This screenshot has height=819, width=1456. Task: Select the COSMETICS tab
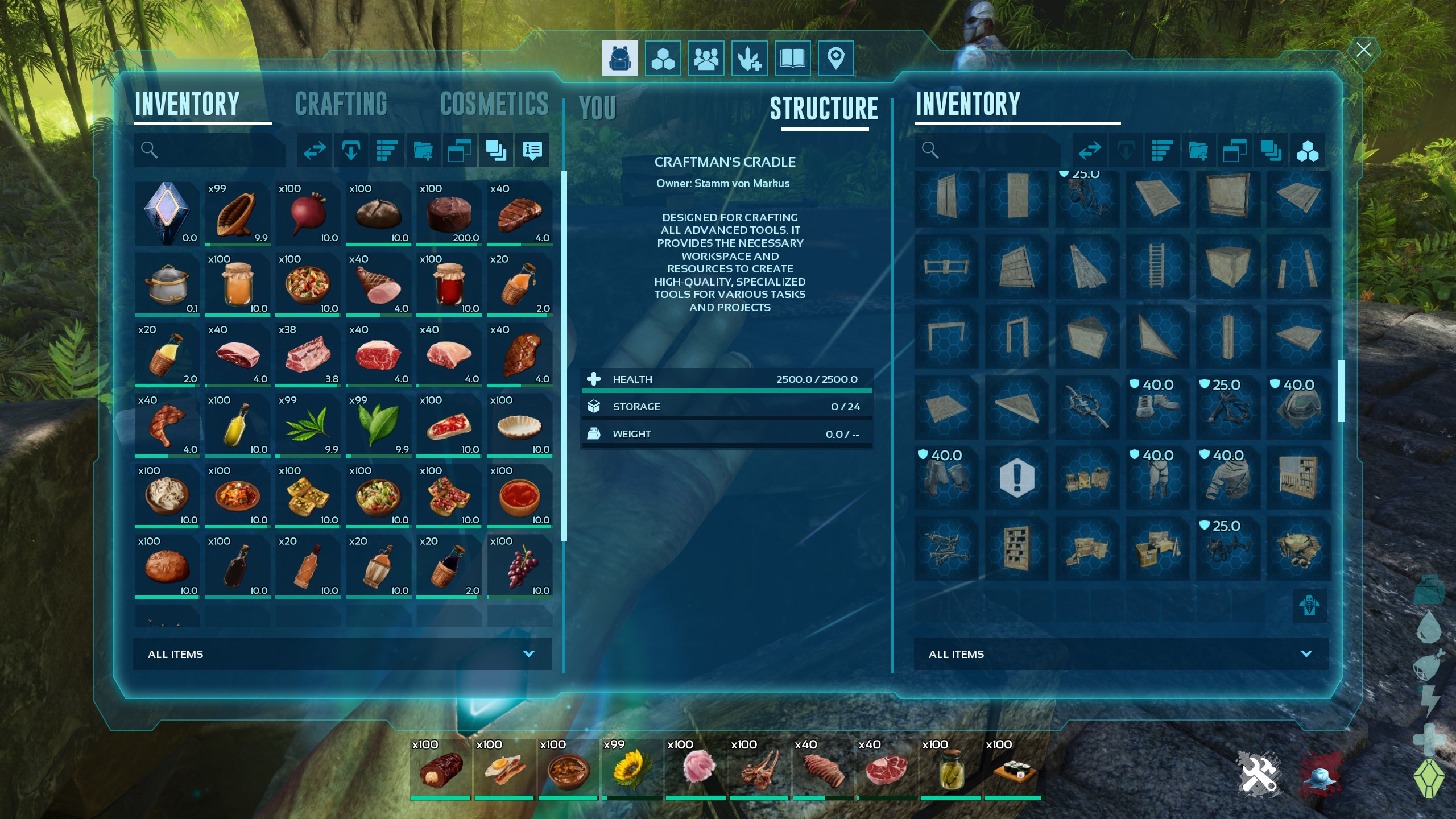point(495,104)
